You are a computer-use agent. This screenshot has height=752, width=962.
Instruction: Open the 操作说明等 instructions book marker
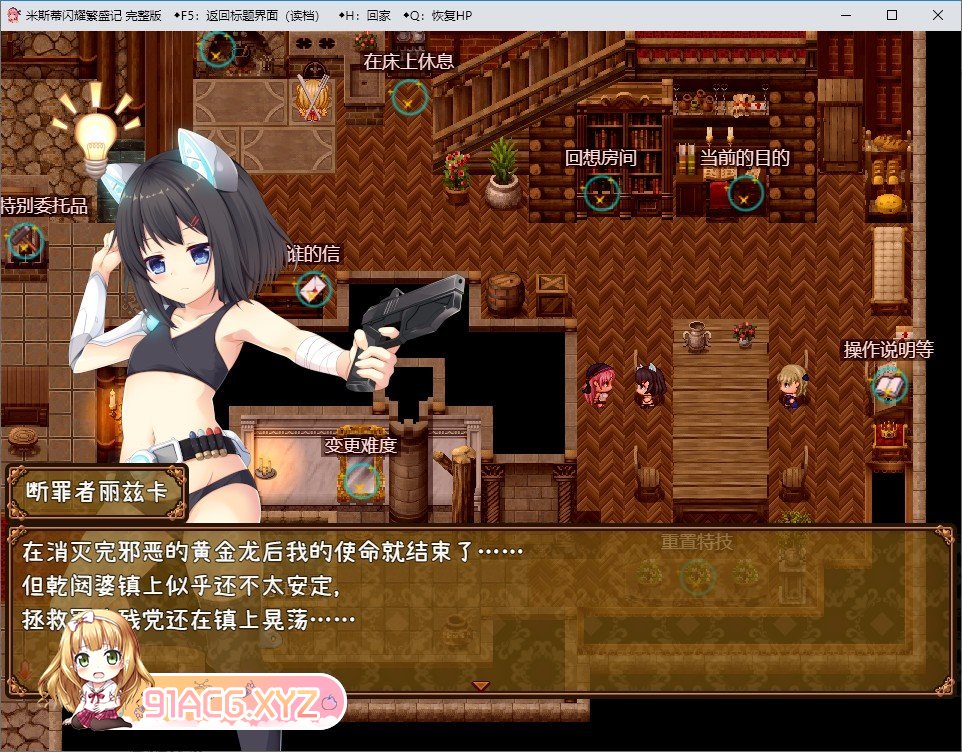pyautogui.click(x=889, y=385)
